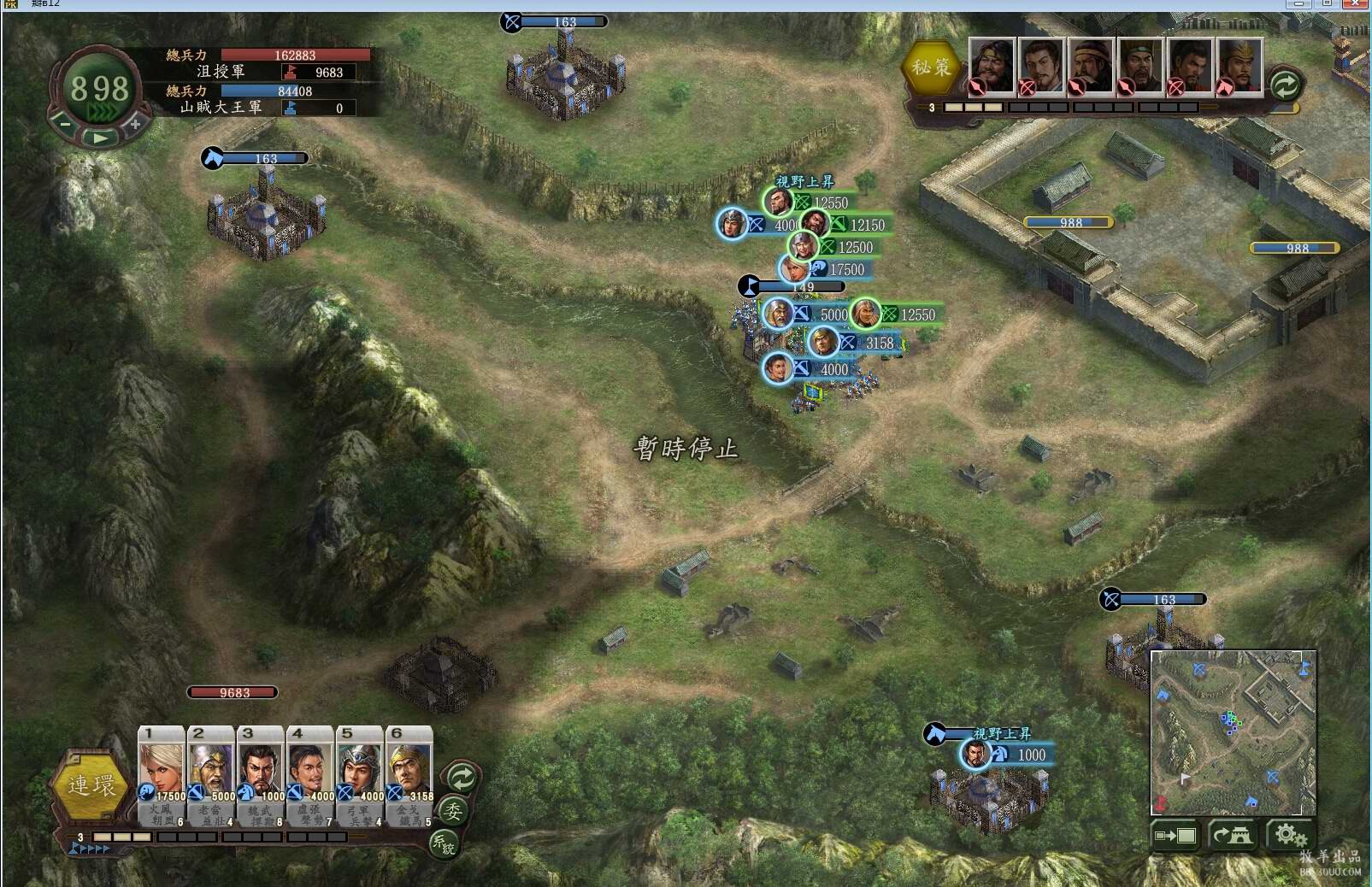
Task: Open the 系統 system menu button
Action: tap(444, 844)
